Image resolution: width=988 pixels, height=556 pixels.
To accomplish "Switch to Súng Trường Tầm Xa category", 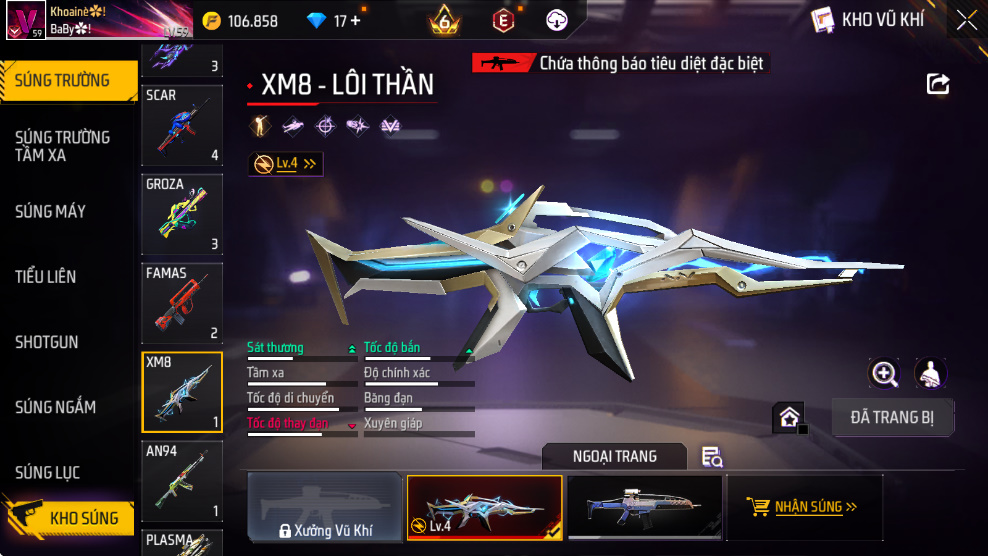I will (63, 146).
